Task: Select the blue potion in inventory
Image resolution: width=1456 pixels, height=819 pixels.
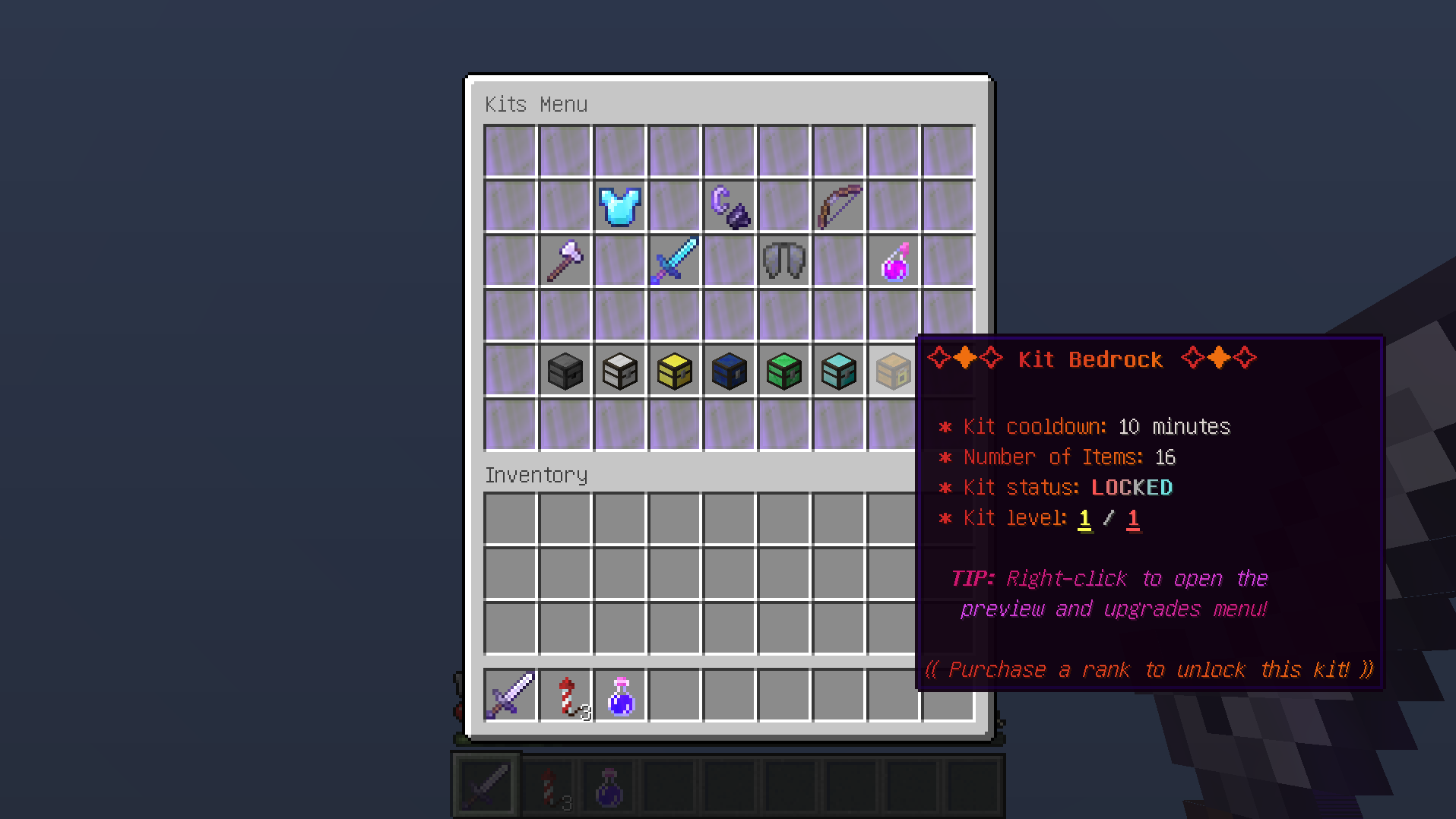Action: coord(619,695)
